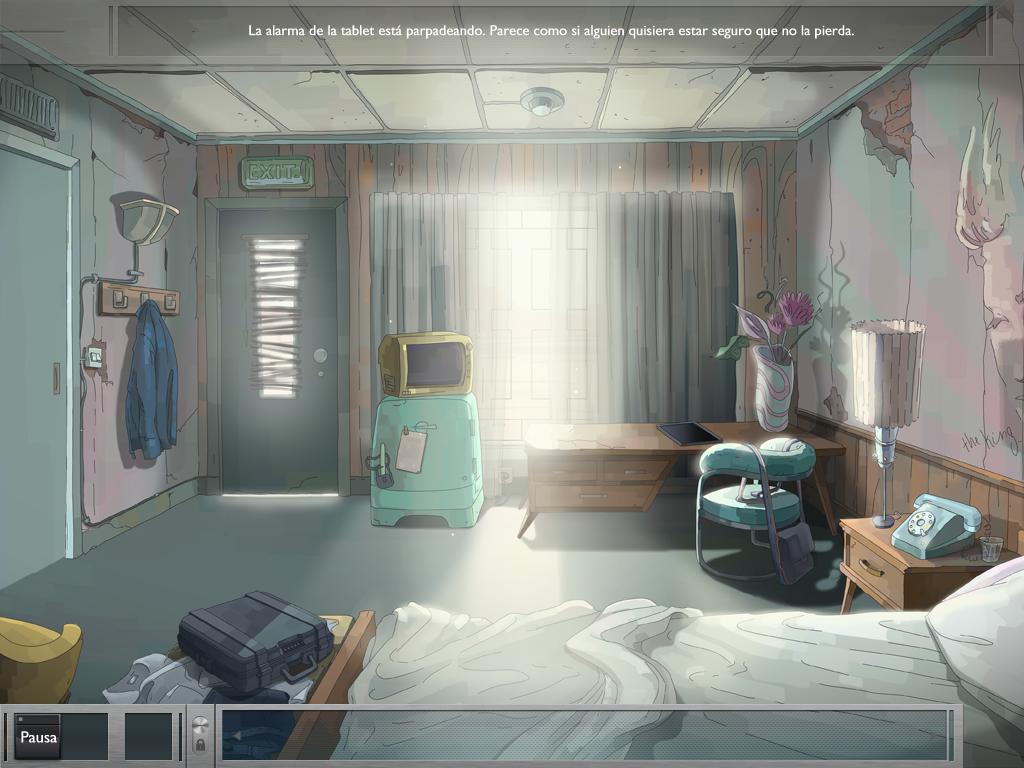Open the Pausa menu
The image size is (1024, 768).
click(x=38, y=738)
